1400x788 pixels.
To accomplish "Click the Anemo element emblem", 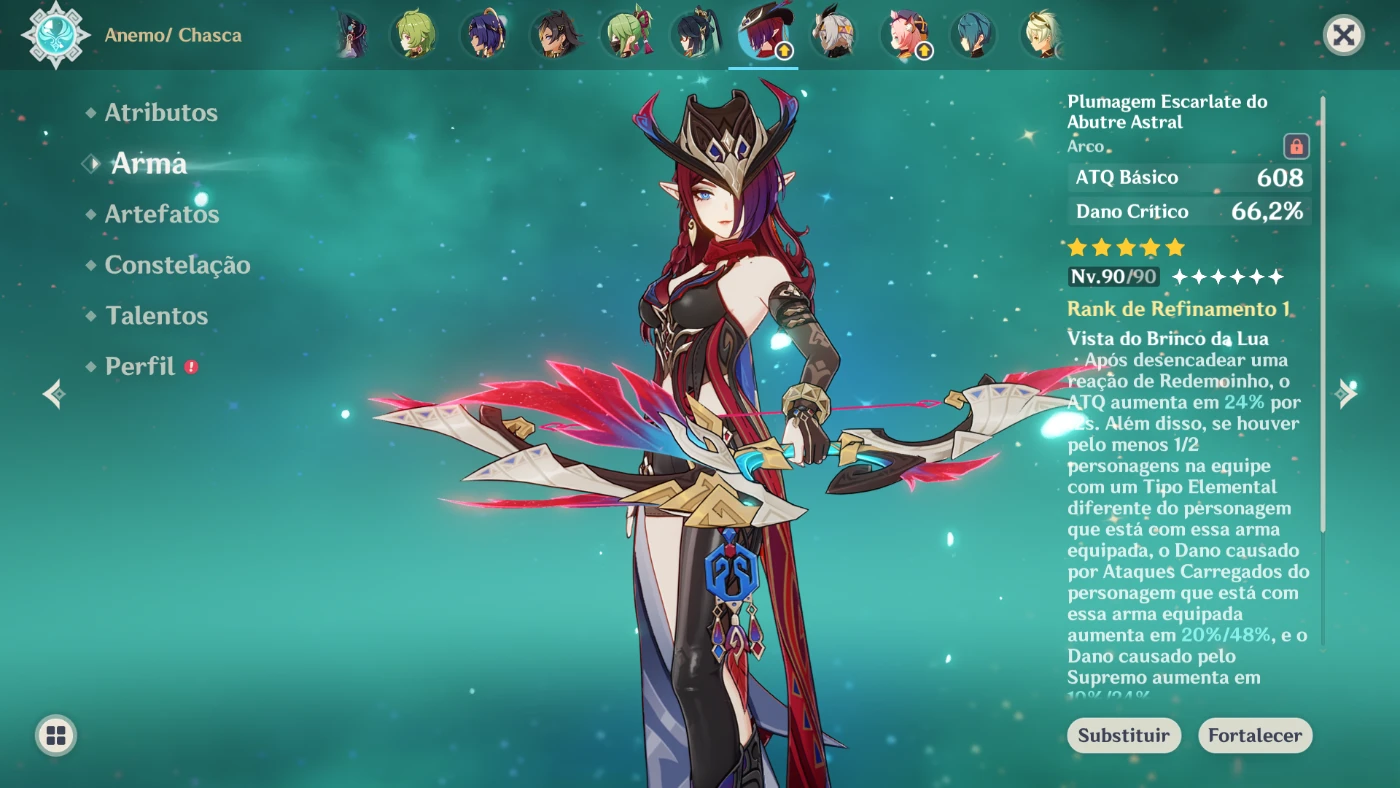I will (56, 35).
